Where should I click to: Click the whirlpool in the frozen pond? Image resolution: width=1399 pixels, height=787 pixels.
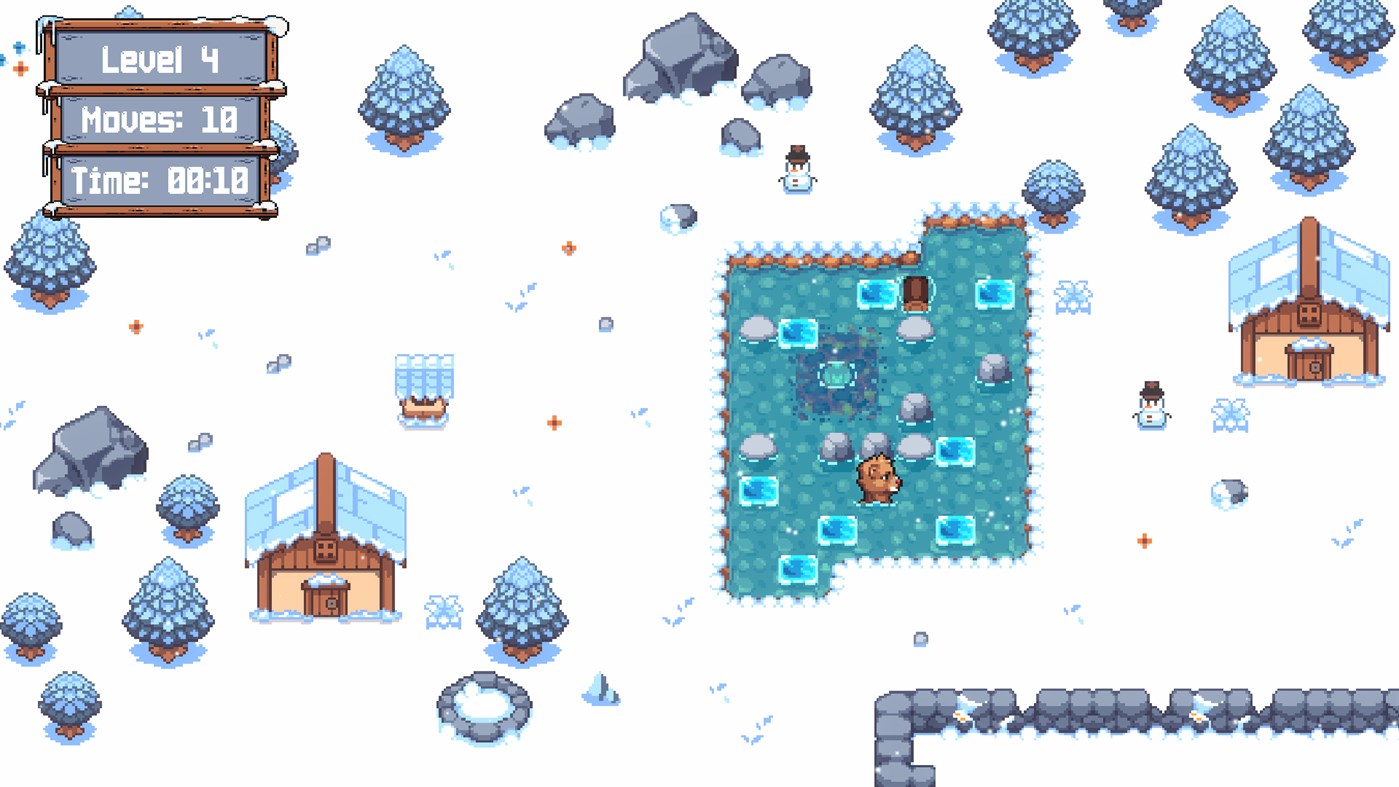(x=837, y=375)
